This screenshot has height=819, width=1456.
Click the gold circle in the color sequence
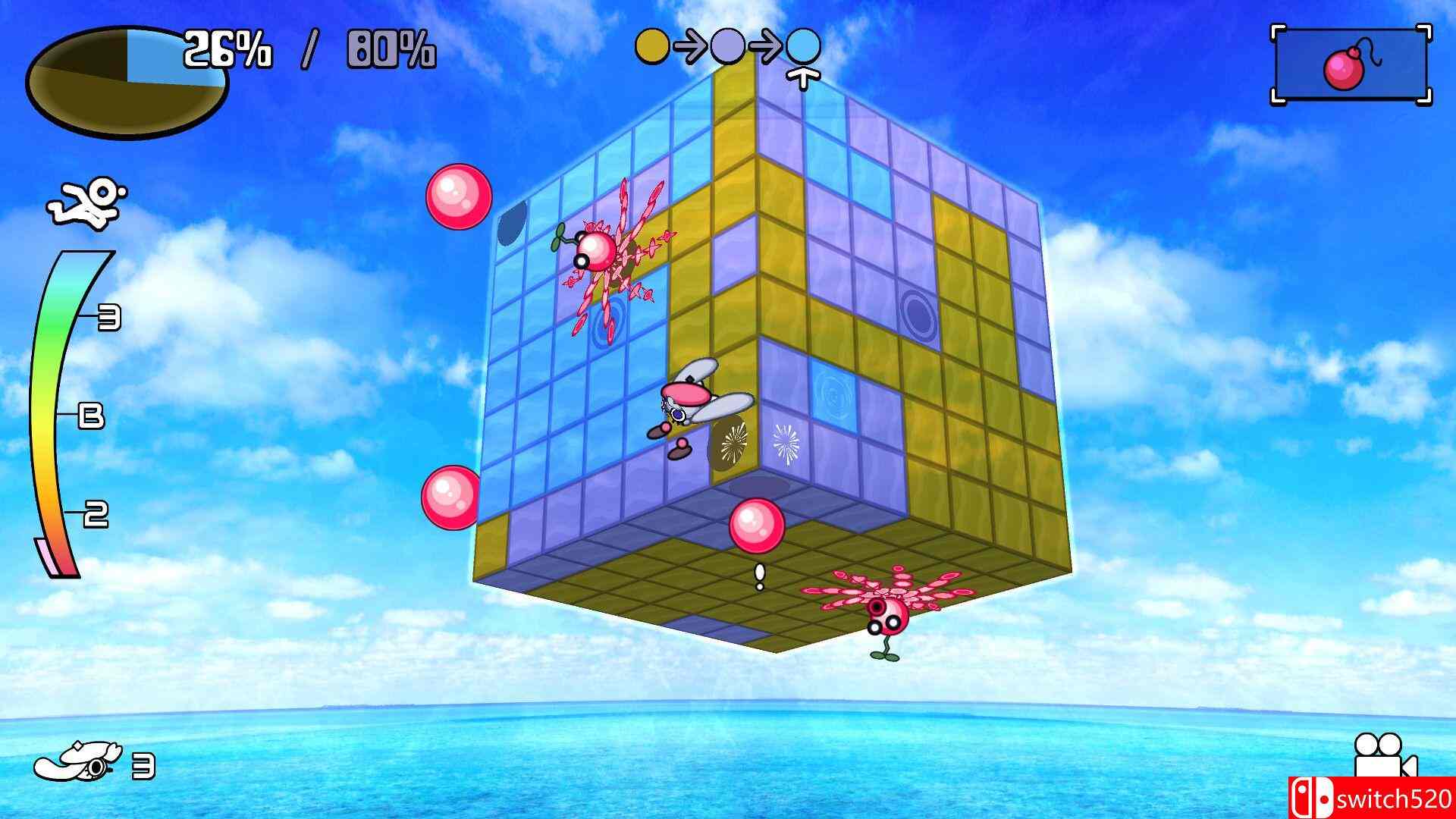[651, 45]
